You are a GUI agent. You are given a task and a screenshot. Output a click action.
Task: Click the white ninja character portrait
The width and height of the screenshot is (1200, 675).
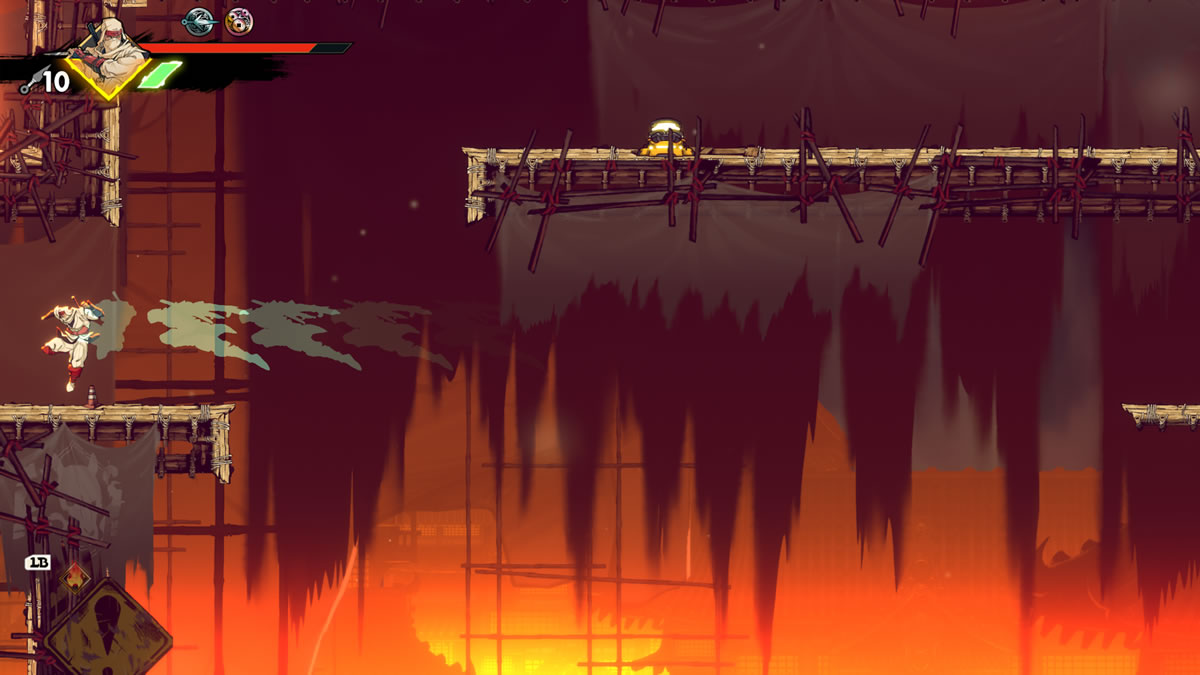click(x=108, y=55)
